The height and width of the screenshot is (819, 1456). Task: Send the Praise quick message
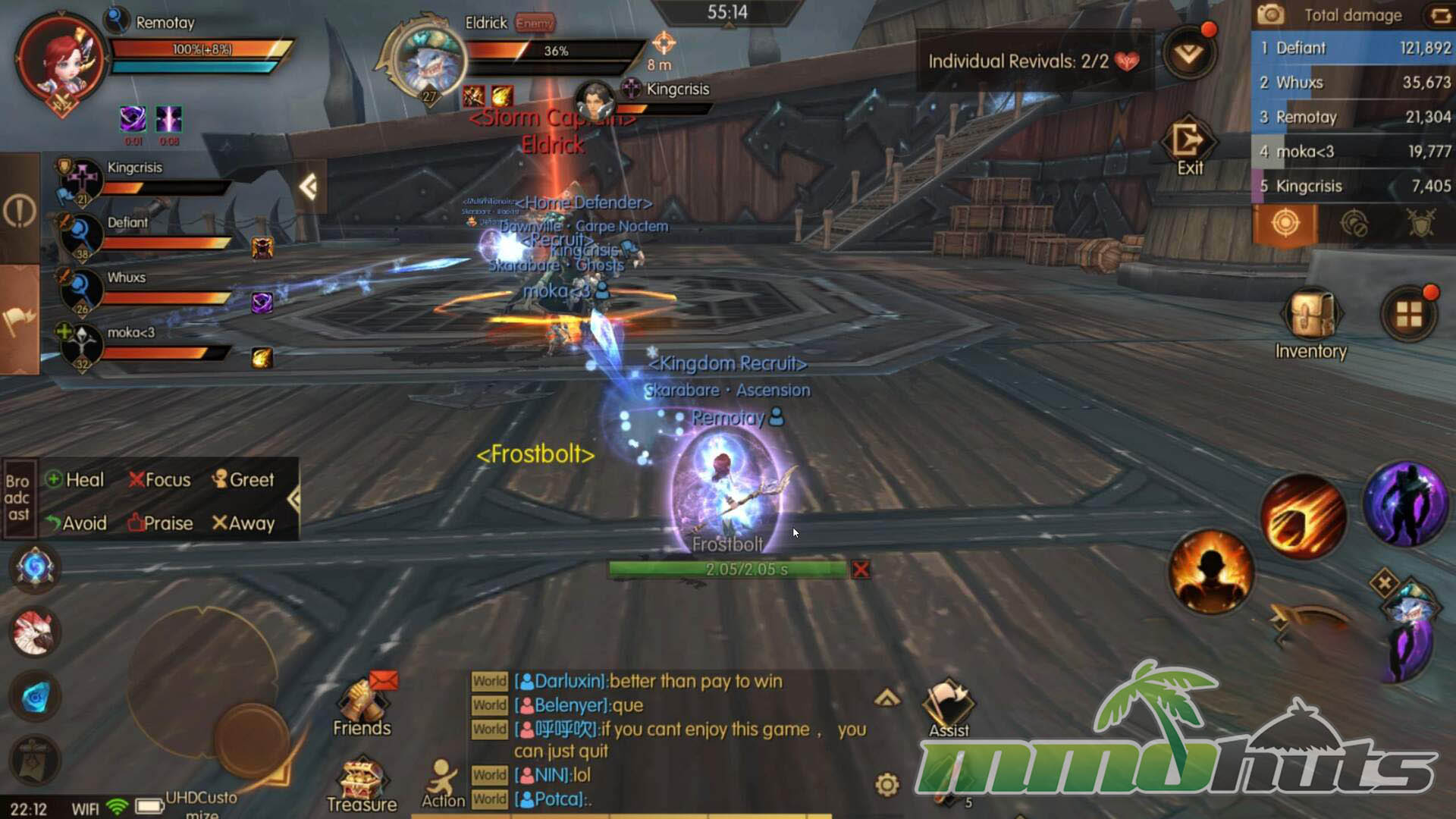pyautogui.click(x=160, y=523)
